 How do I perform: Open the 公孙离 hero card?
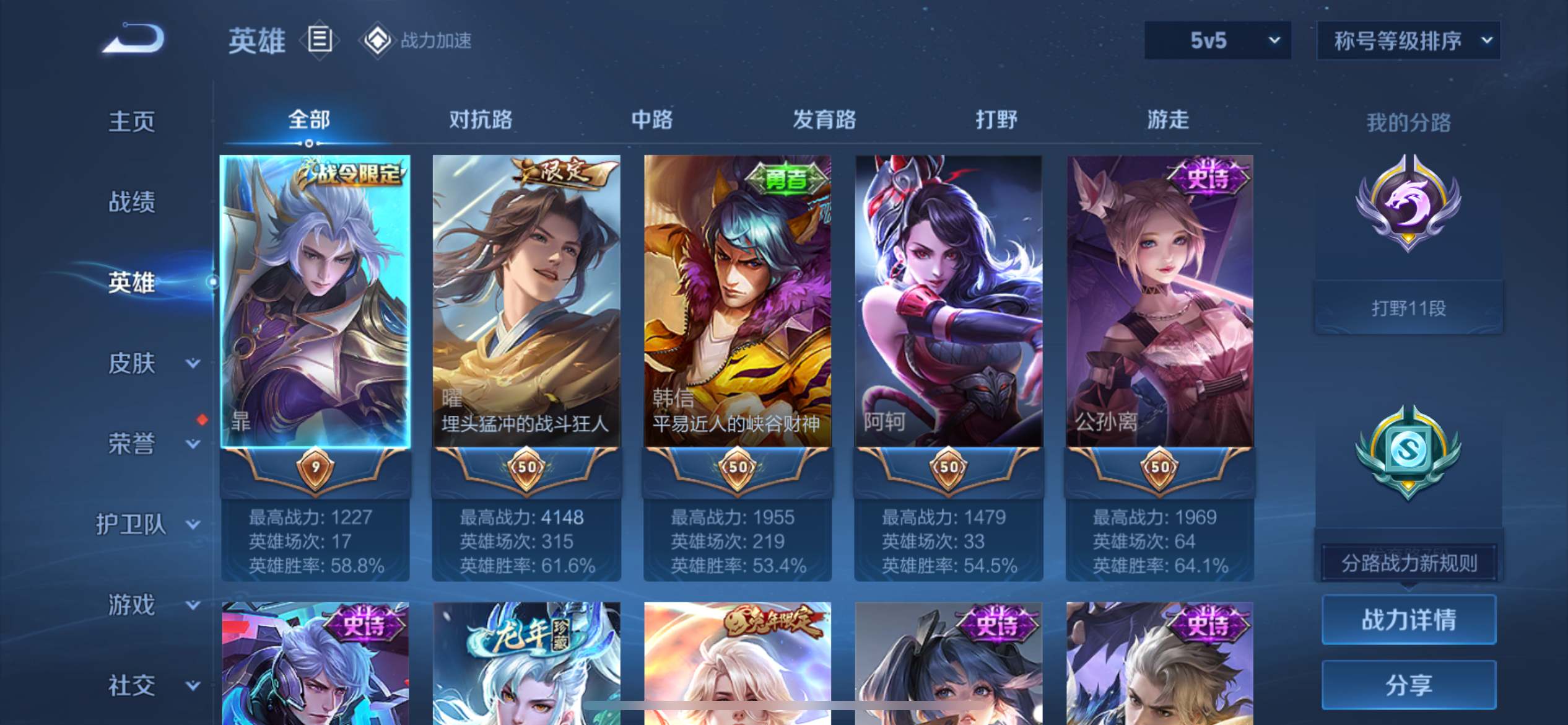point(1159,301)
